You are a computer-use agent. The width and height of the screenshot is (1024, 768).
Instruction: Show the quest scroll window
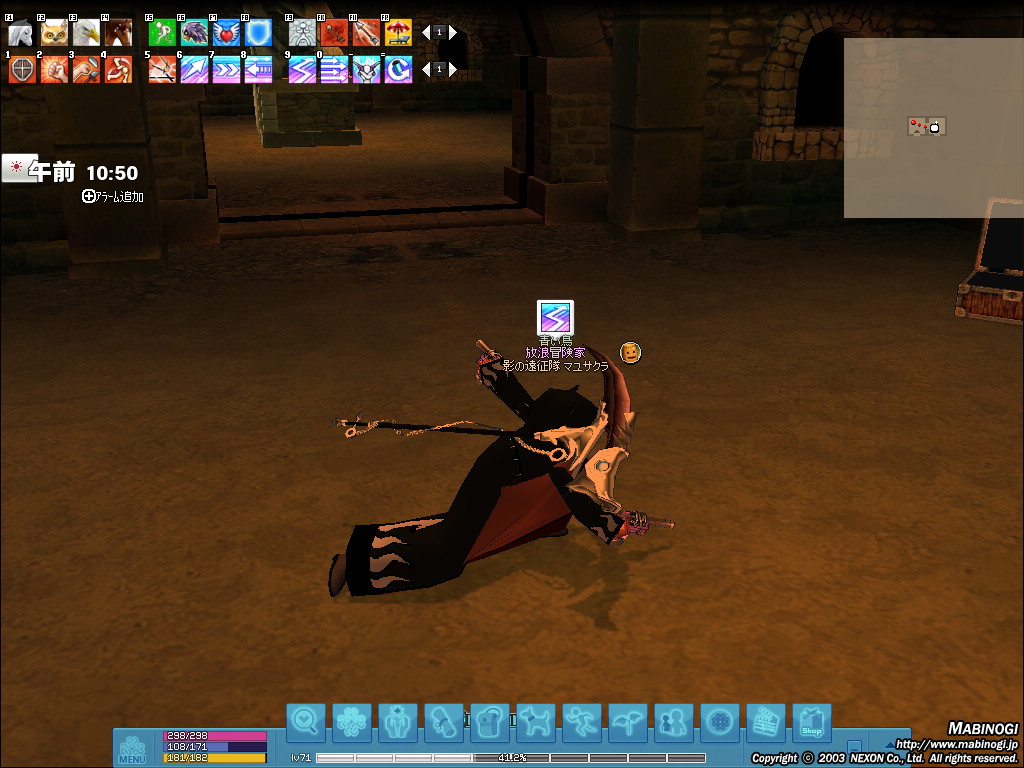click(443, 721)
